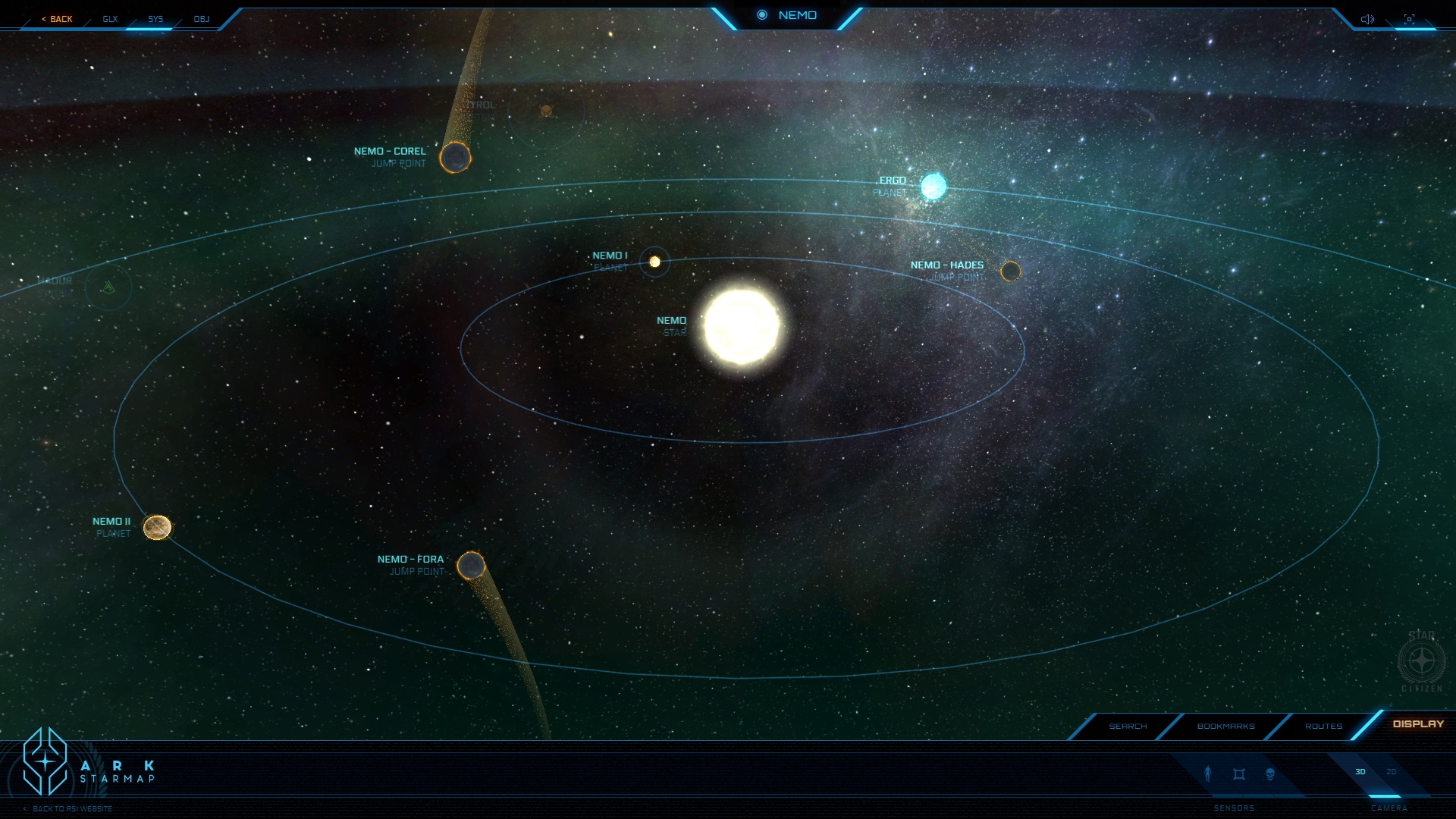Toggle the population sensor person icon
1456x819 pixels.
(x=1208, y=773)
